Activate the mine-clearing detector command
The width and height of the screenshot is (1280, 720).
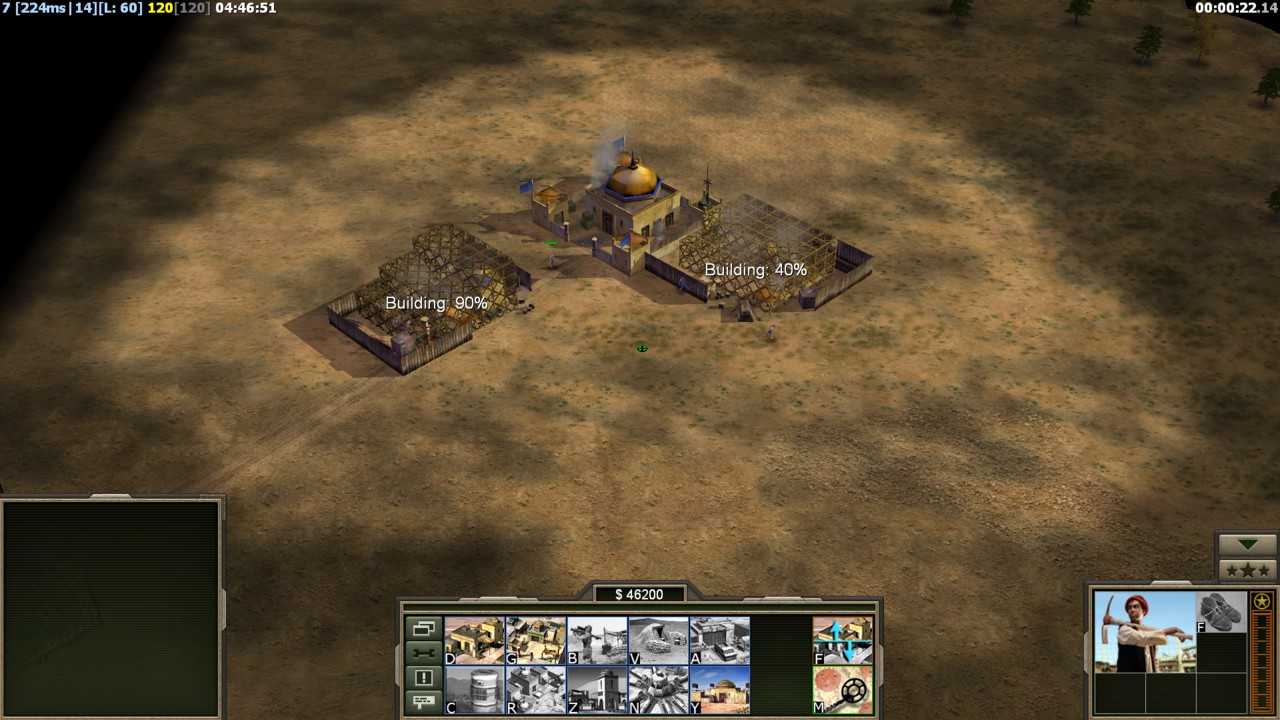842,690
